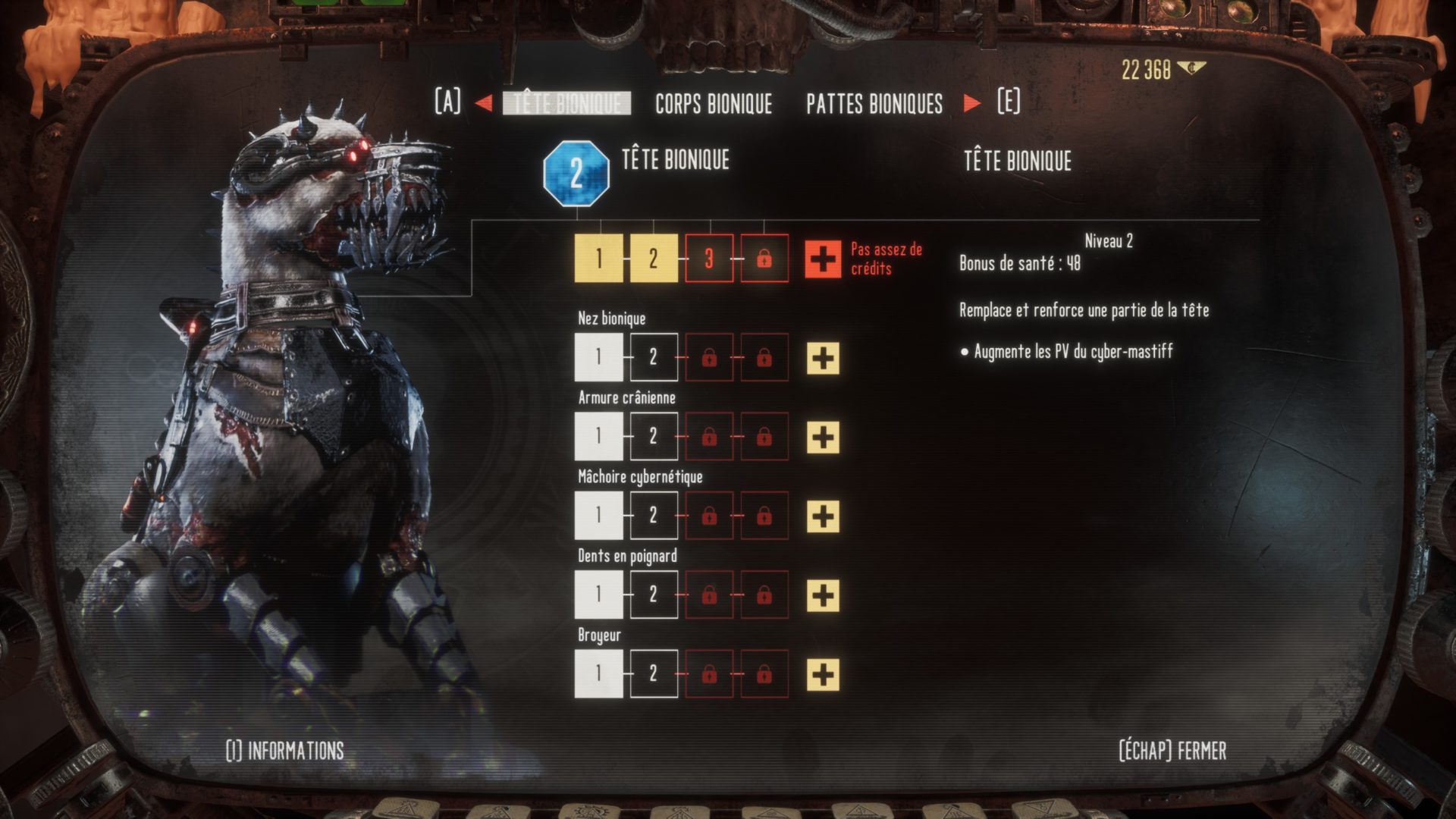The height and width of the screenshot is (819, 1456).
Task: Add a level to Armure crânienne
Action: pyautogui.click(x=823, y=437)
